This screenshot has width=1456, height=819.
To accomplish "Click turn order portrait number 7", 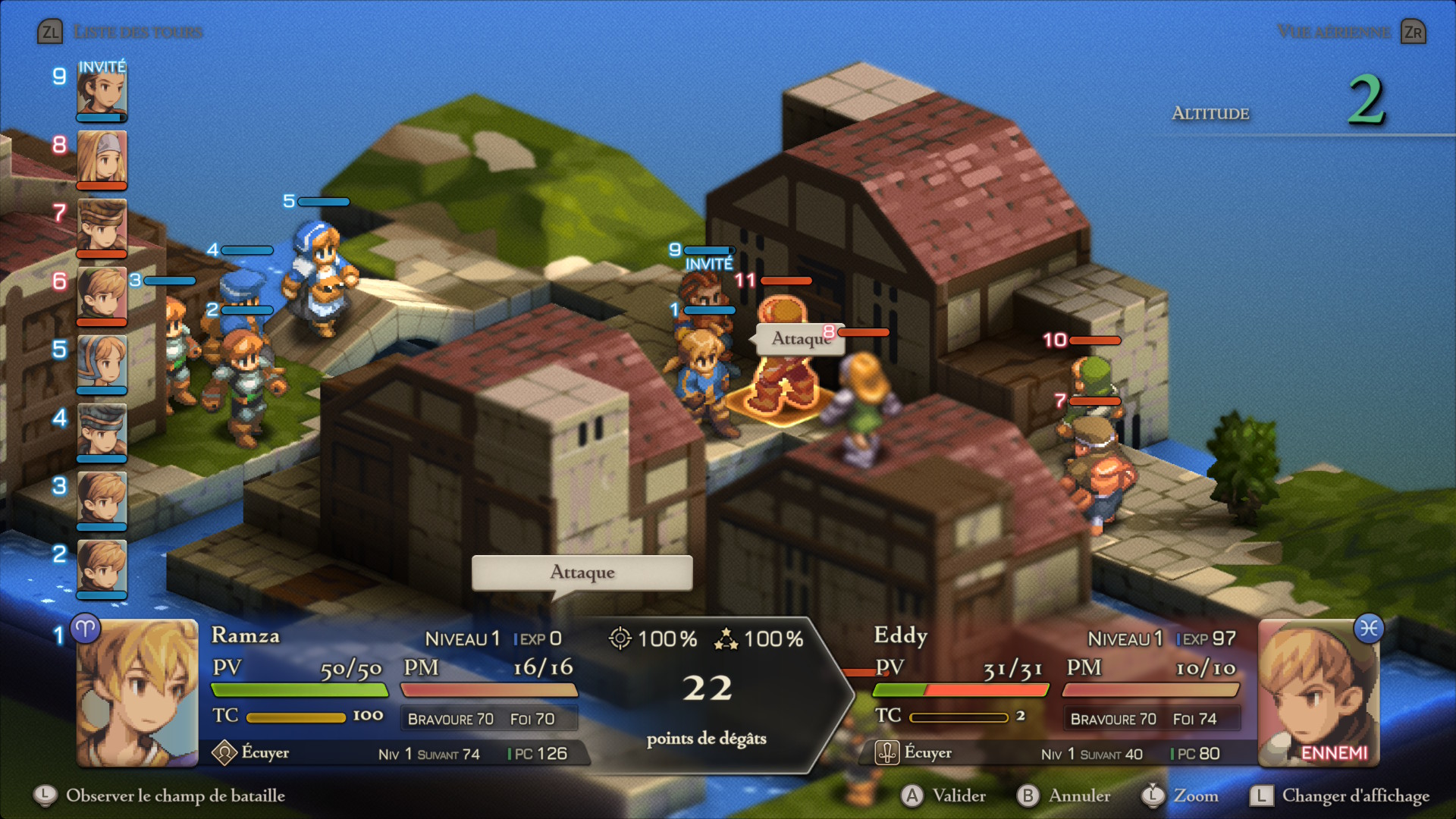I will 102,225.
